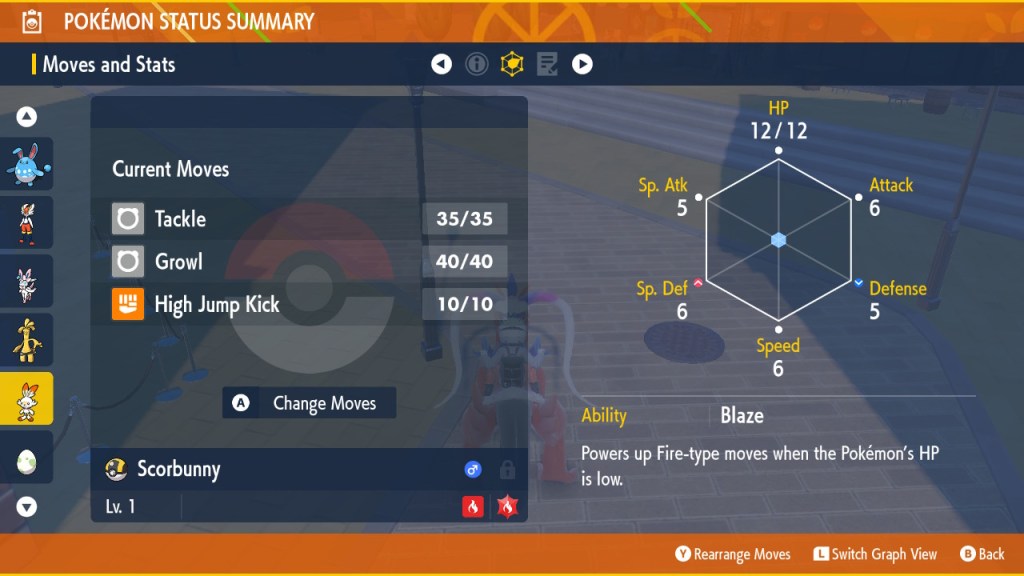This screenshot has height=576, width=1024.
Task: Click the Fire Tera type icon
Action: point(507,507)
